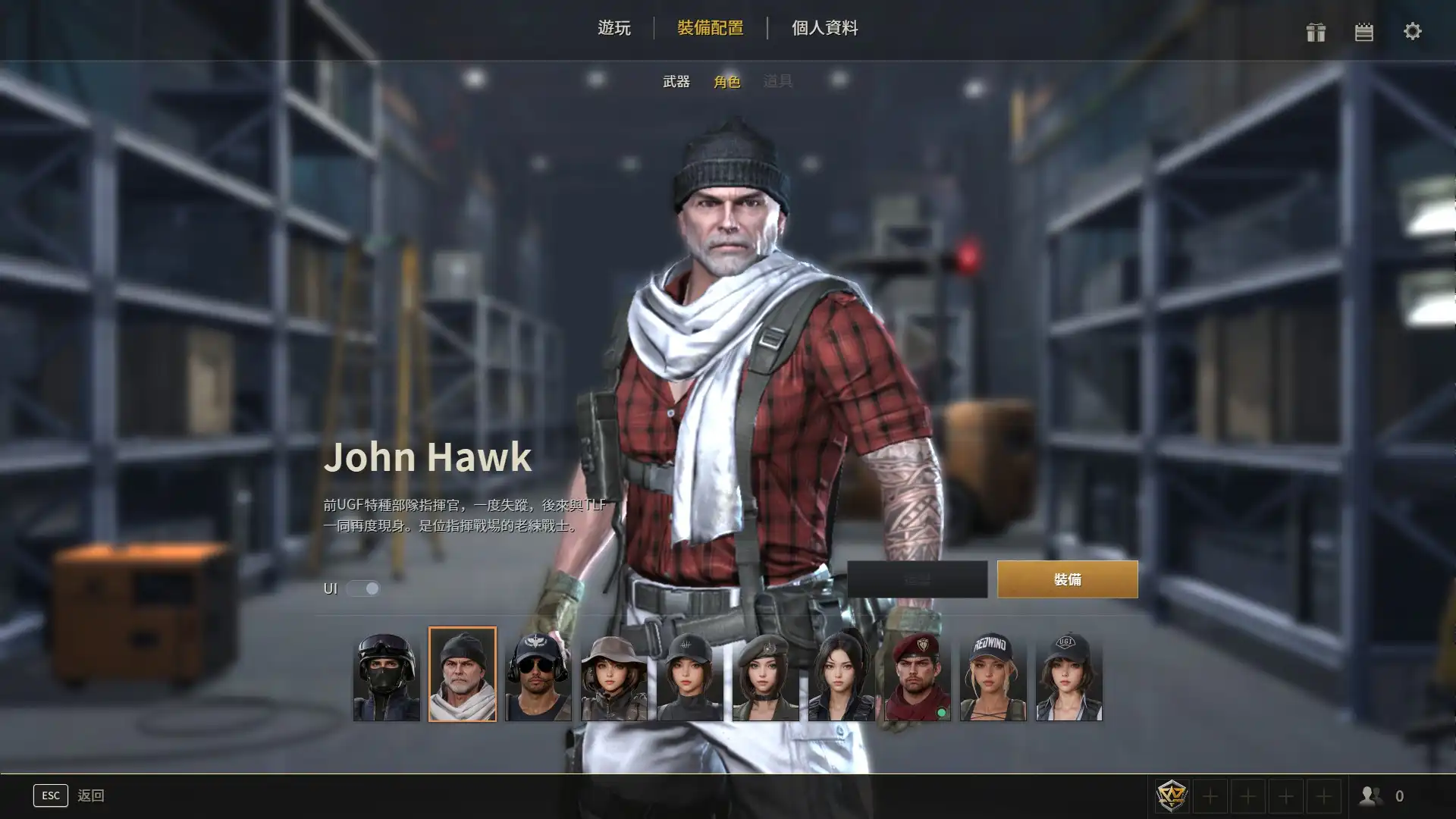
Task: Switch to the 武器 sub-tab
Action: click(x=676, y=81)
